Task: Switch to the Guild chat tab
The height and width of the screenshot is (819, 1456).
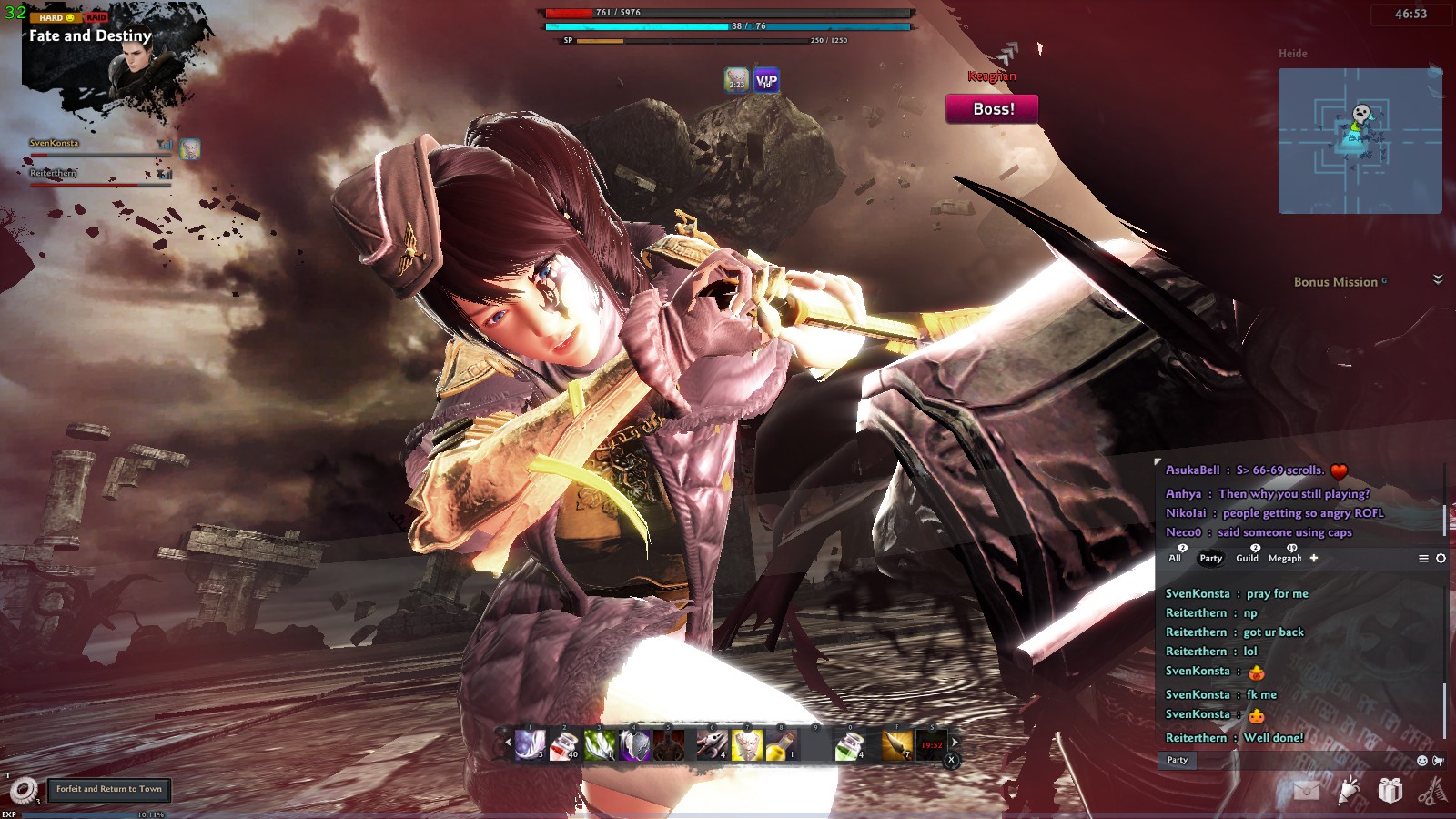Action: (1248, 558)
